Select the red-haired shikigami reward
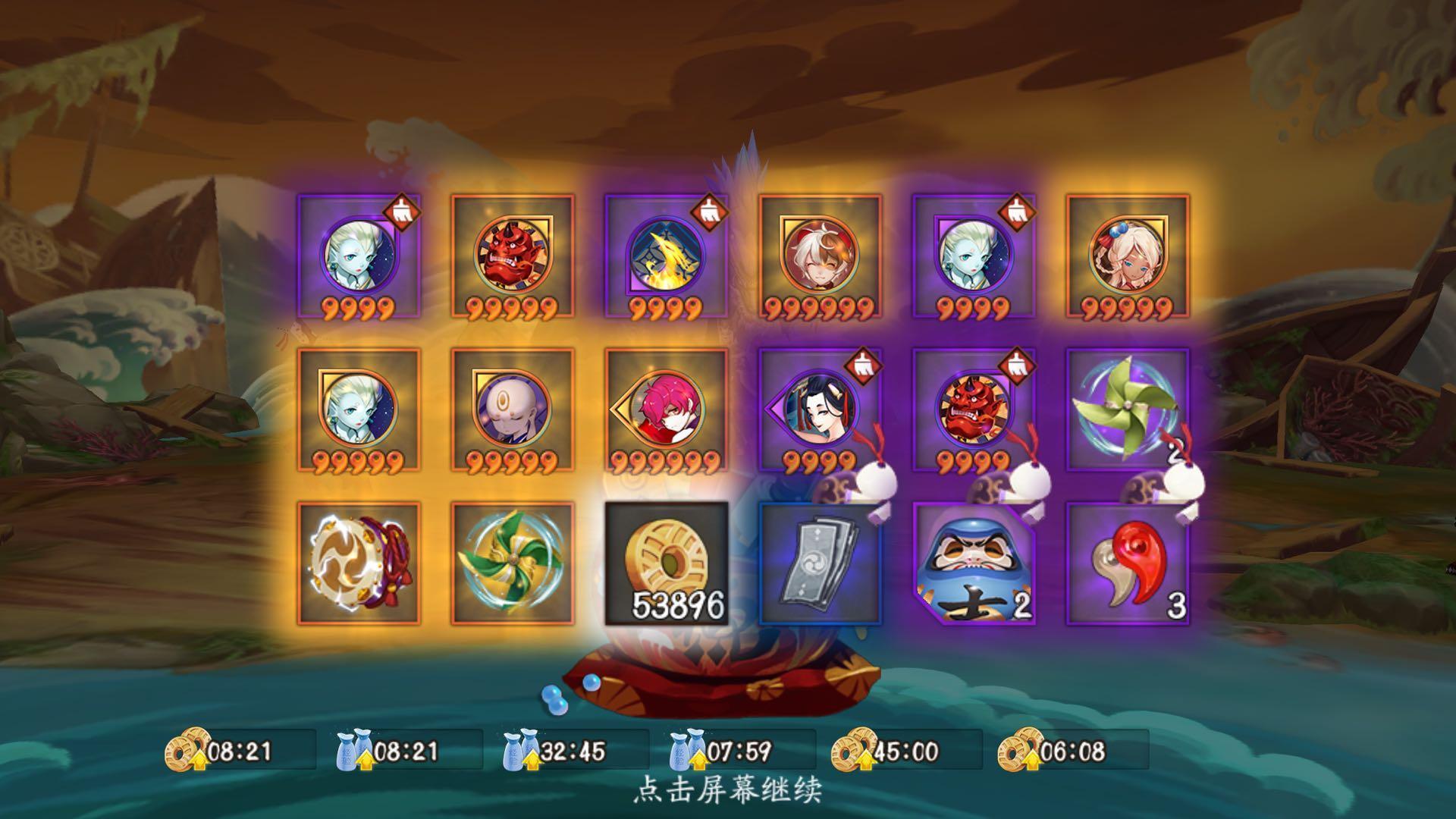 [x=665, y=409]
